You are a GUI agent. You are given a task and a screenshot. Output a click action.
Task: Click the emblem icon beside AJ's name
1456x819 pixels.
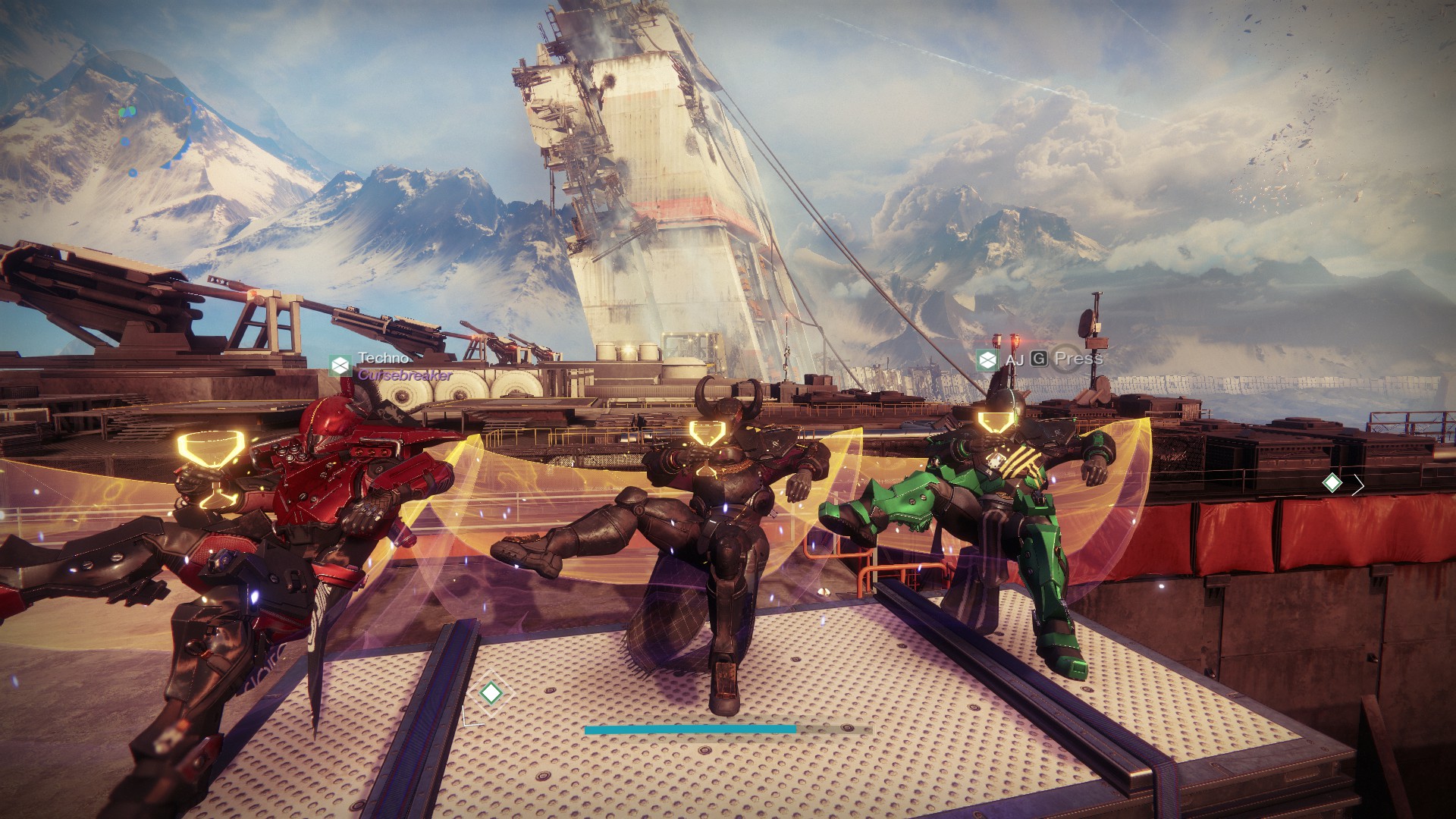[987, 359]
